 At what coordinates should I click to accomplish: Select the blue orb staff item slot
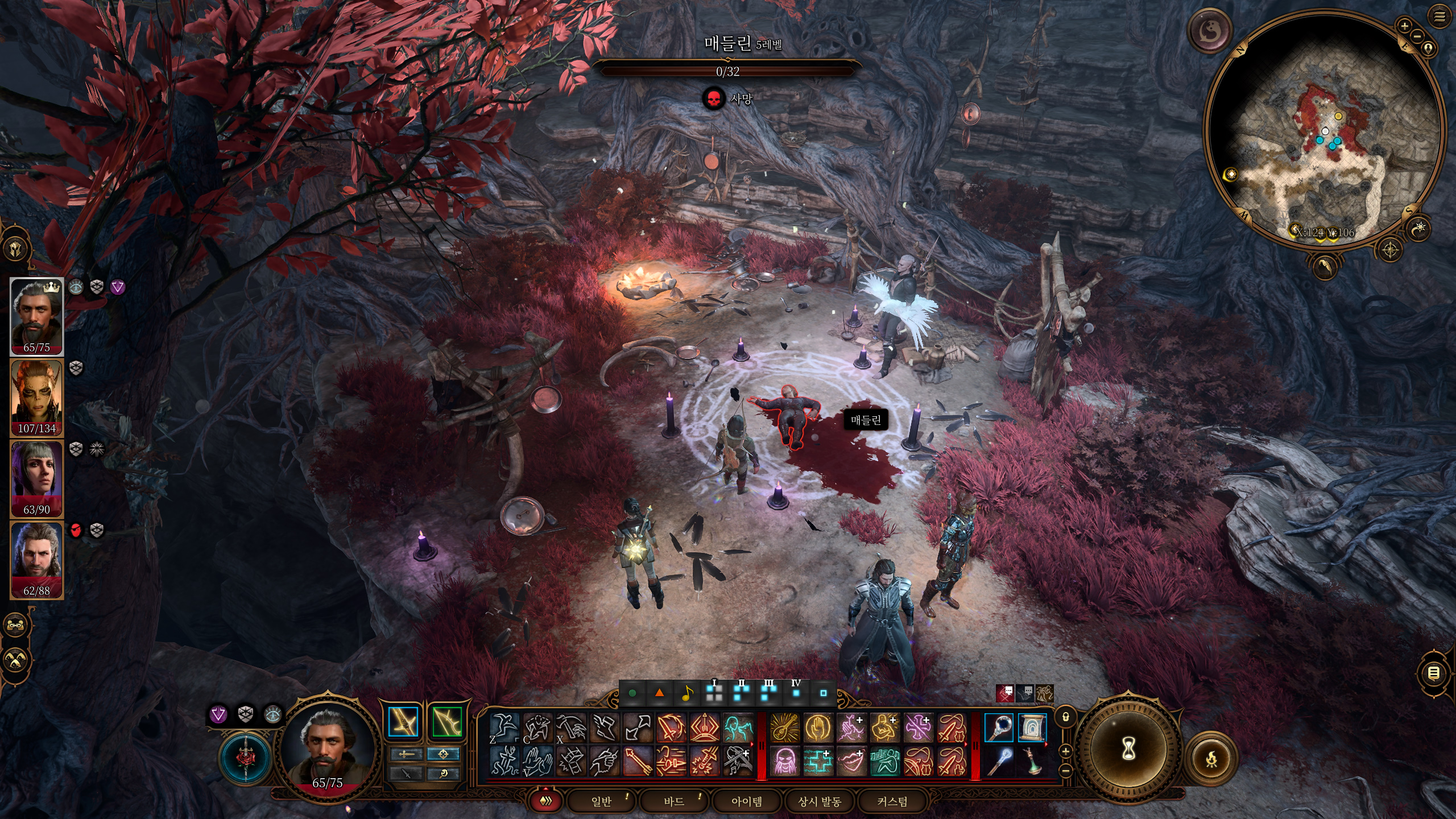point(999,727)
